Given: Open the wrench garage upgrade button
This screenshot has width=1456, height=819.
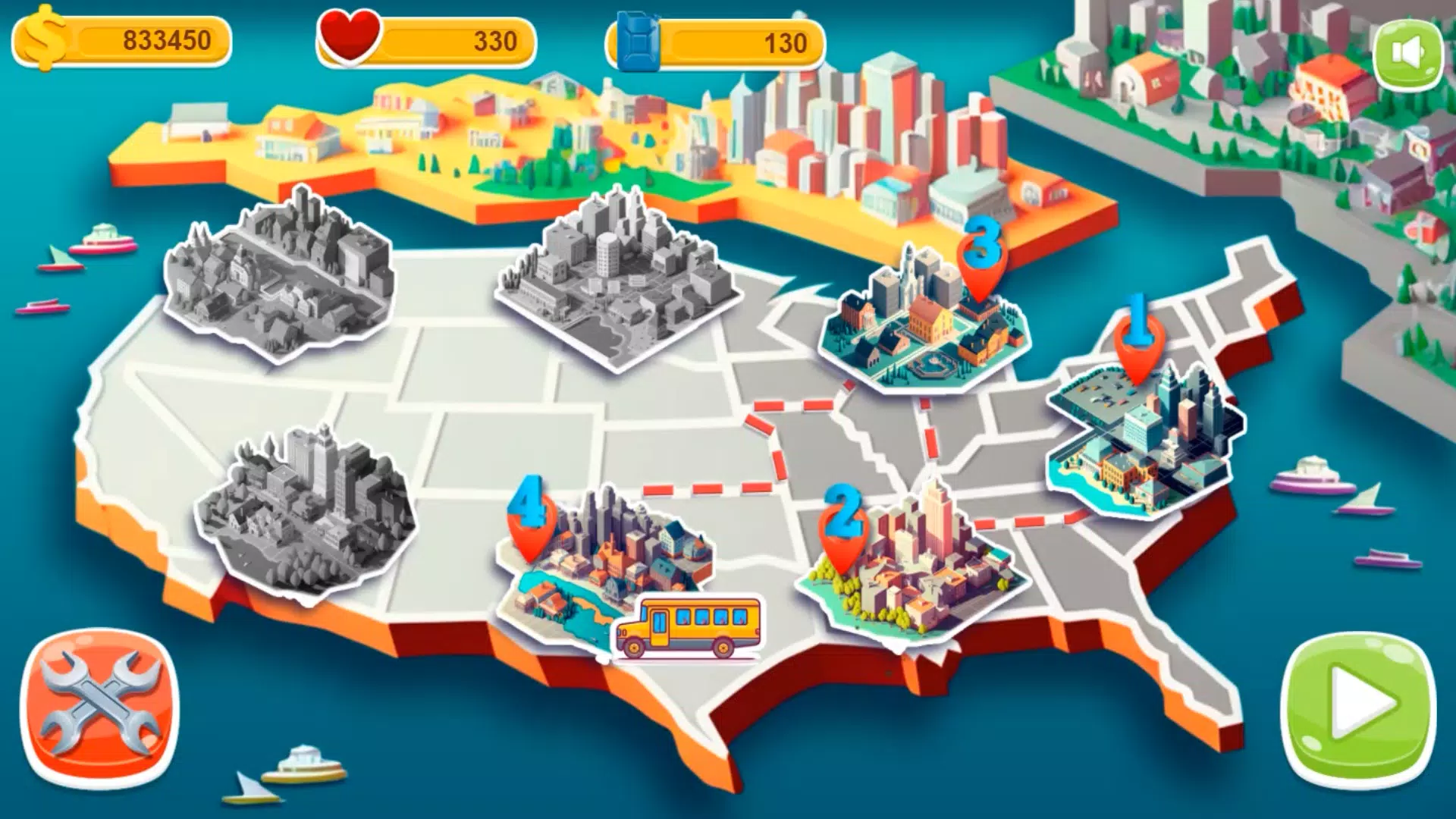Looking at the screenshot, I should (x=99, y=709).
